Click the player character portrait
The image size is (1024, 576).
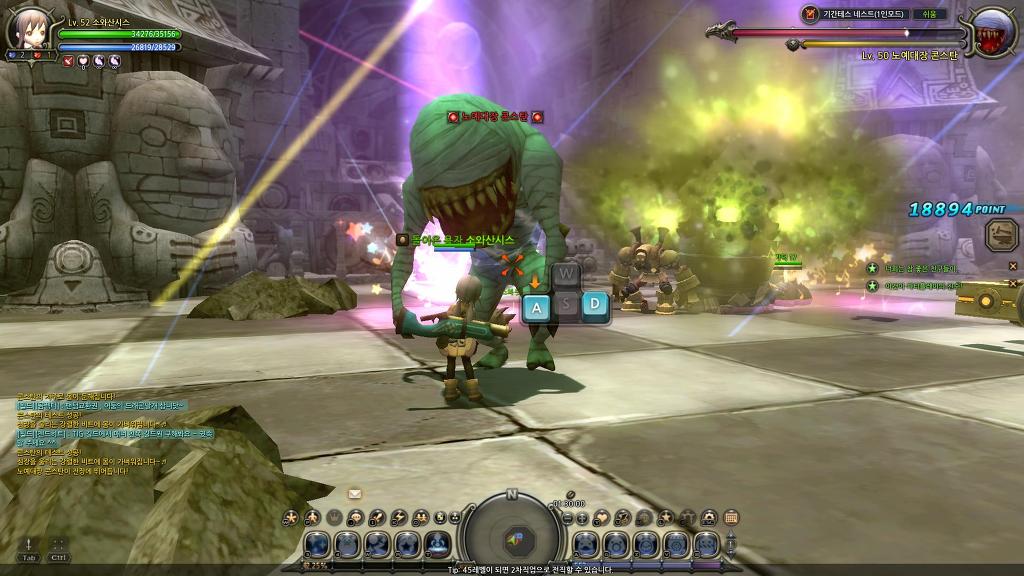coord(27,29)
